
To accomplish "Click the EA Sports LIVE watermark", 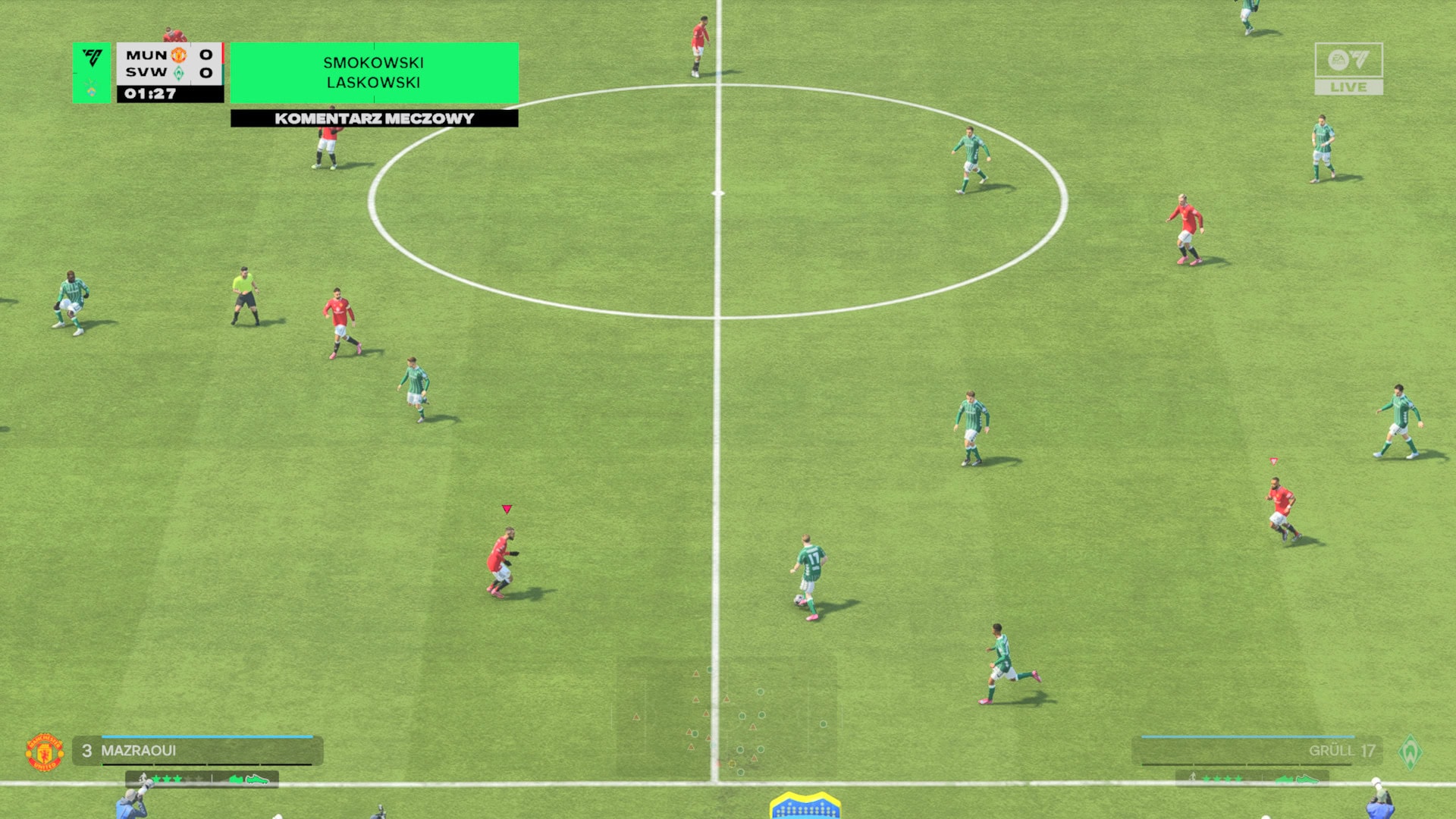I will (1348, 68).
